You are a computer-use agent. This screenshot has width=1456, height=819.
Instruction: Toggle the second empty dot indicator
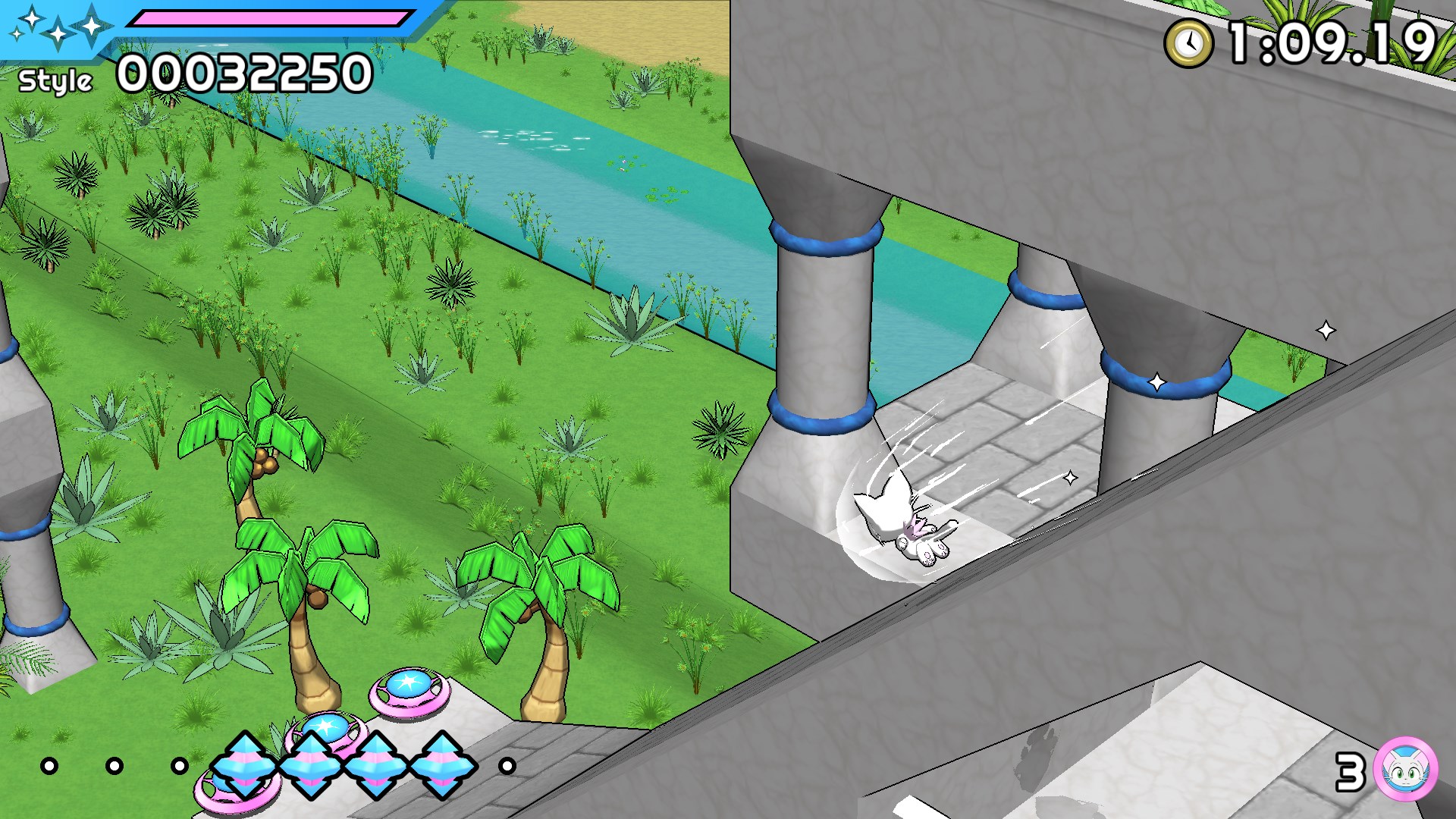coord(114,767)
